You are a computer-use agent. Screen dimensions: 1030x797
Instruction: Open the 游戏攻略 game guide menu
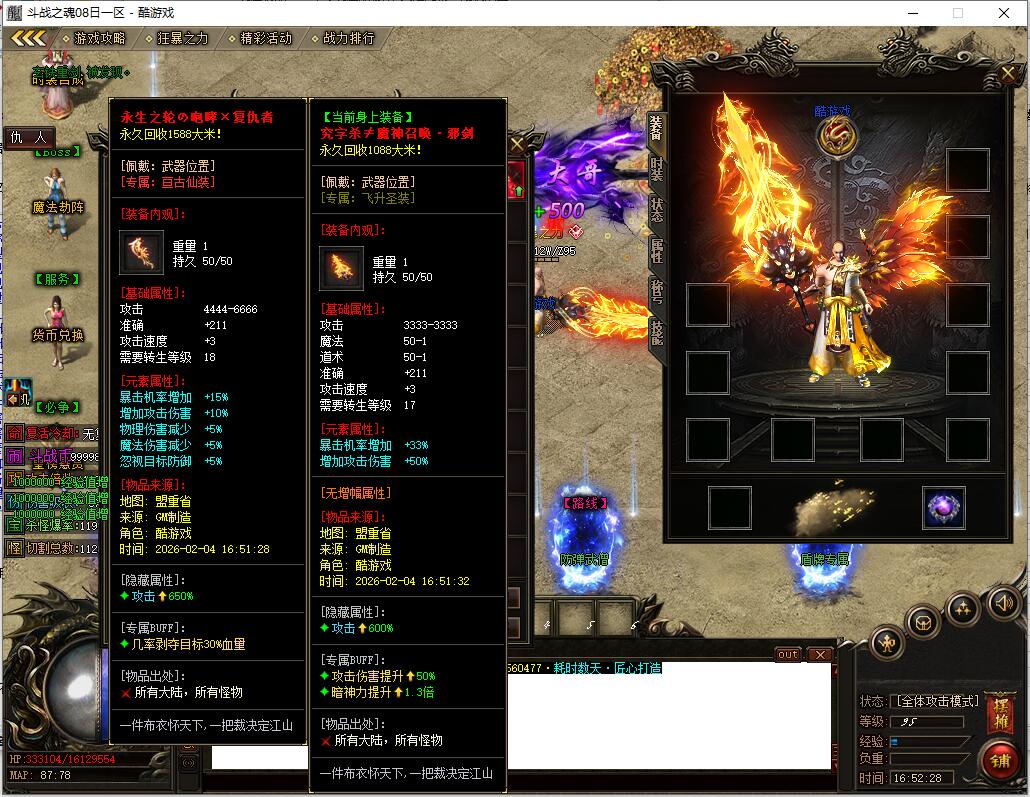point(99,38)
